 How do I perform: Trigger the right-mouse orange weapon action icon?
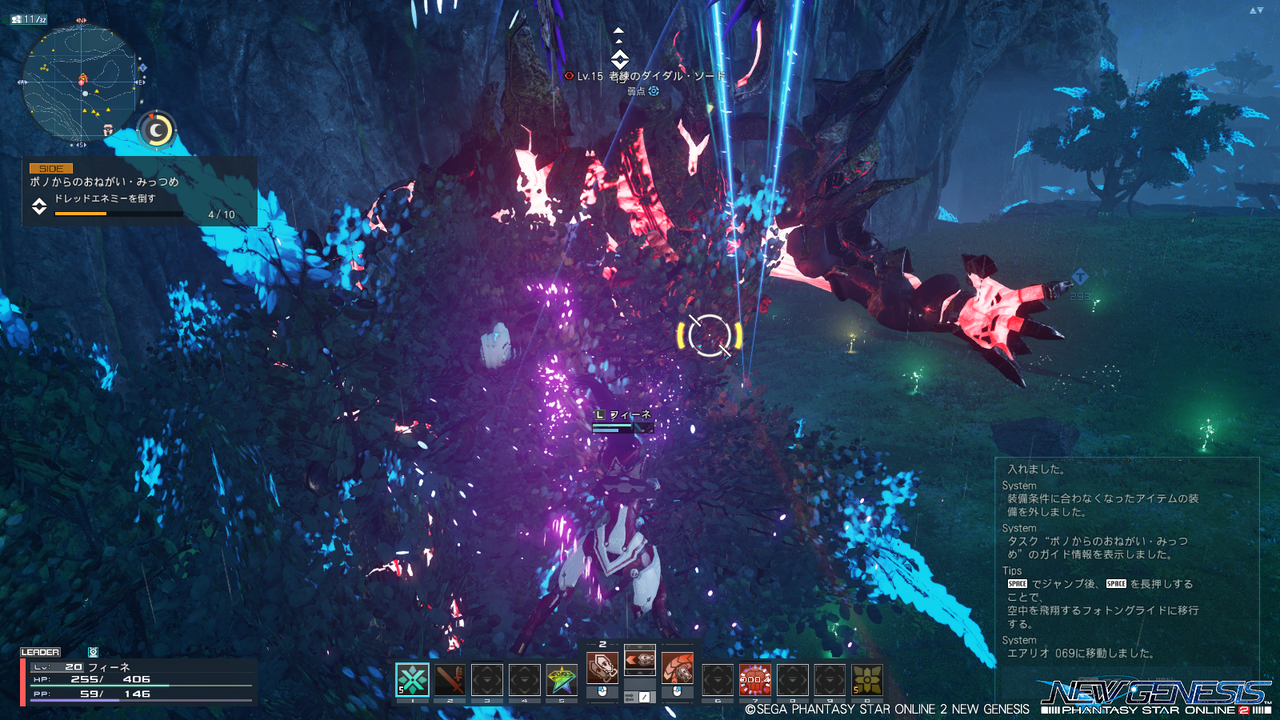[x=677, y=667]
